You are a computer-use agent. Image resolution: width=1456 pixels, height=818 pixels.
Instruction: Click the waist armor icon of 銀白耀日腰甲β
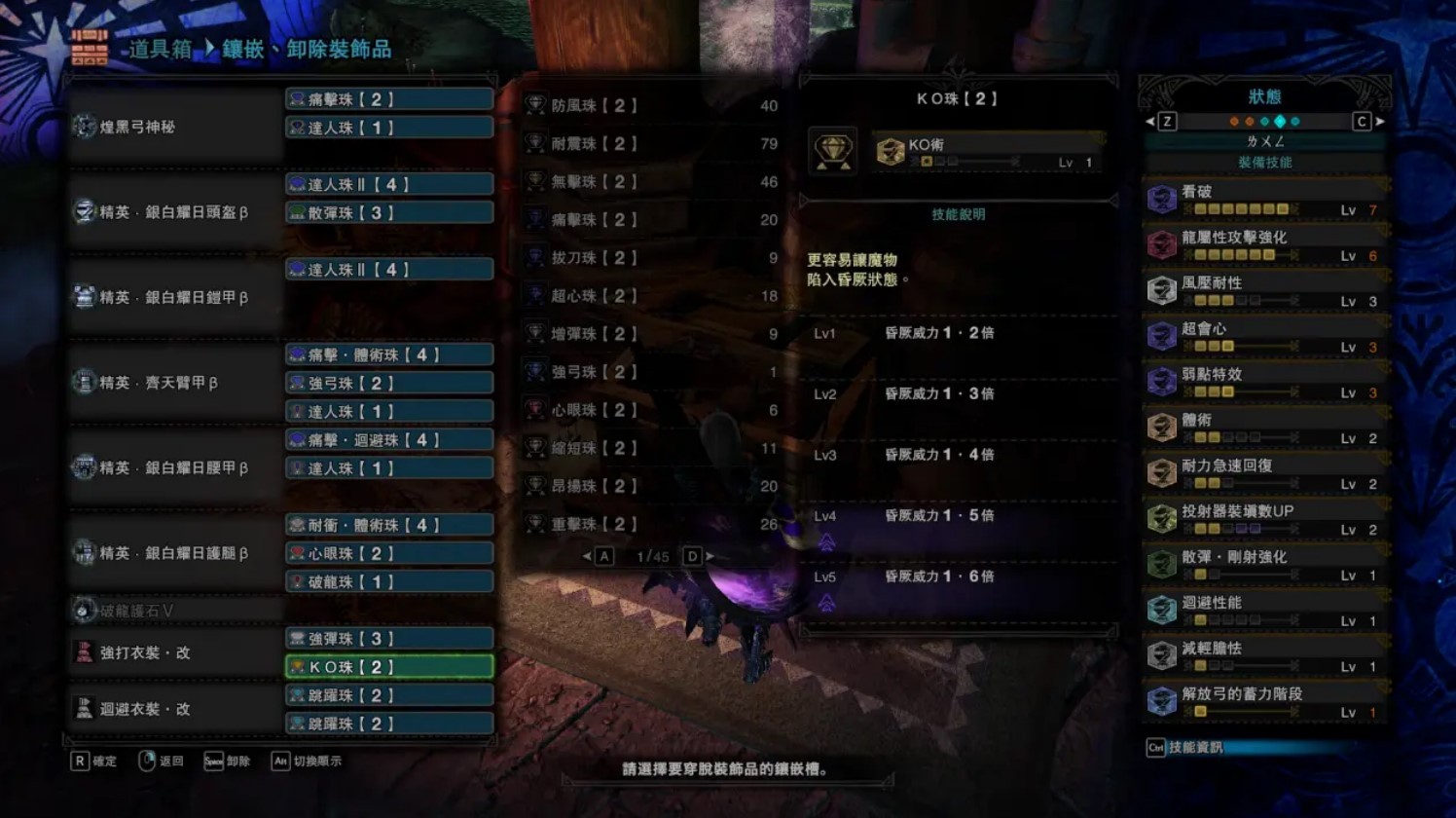click(86, 467)
